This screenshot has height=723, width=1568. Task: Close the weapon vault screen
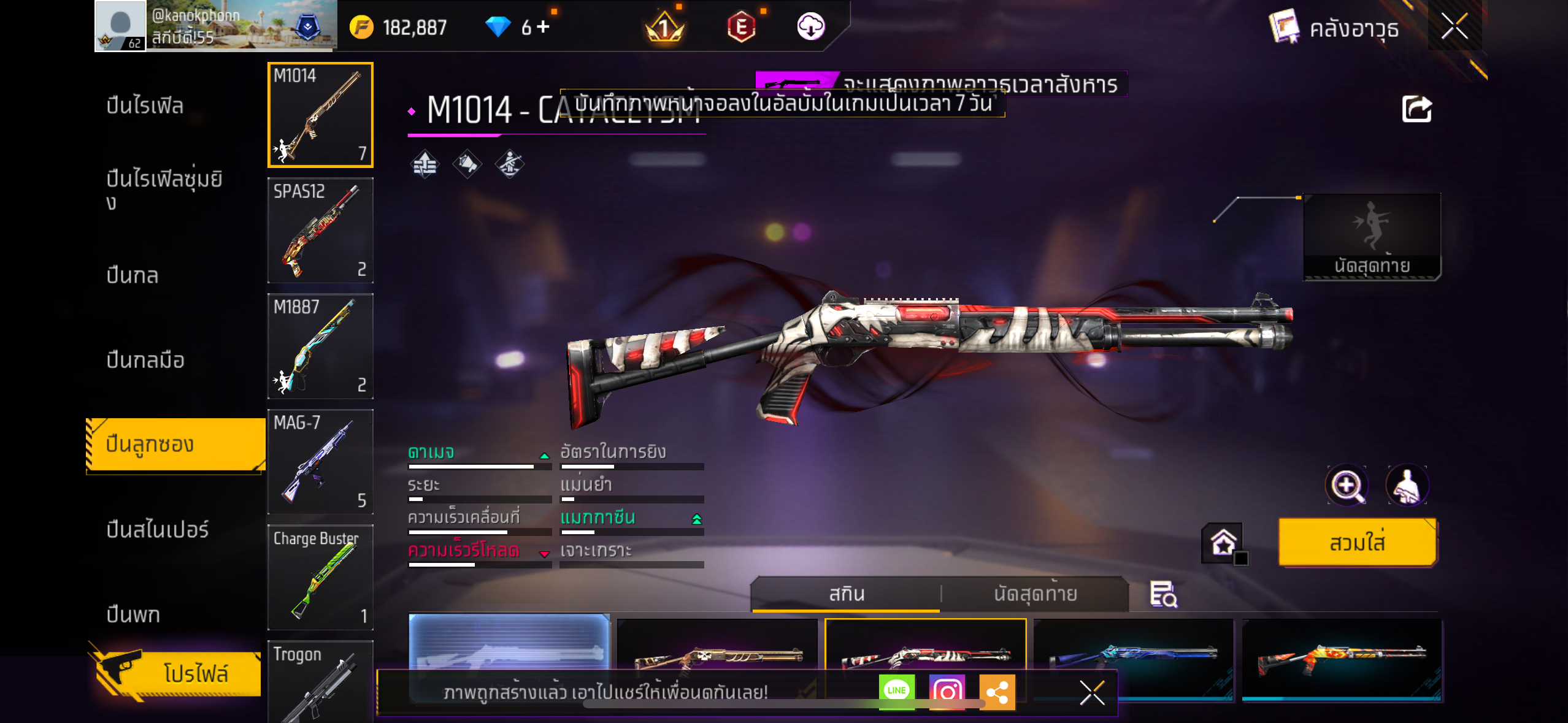click(x=1454, y=26)
